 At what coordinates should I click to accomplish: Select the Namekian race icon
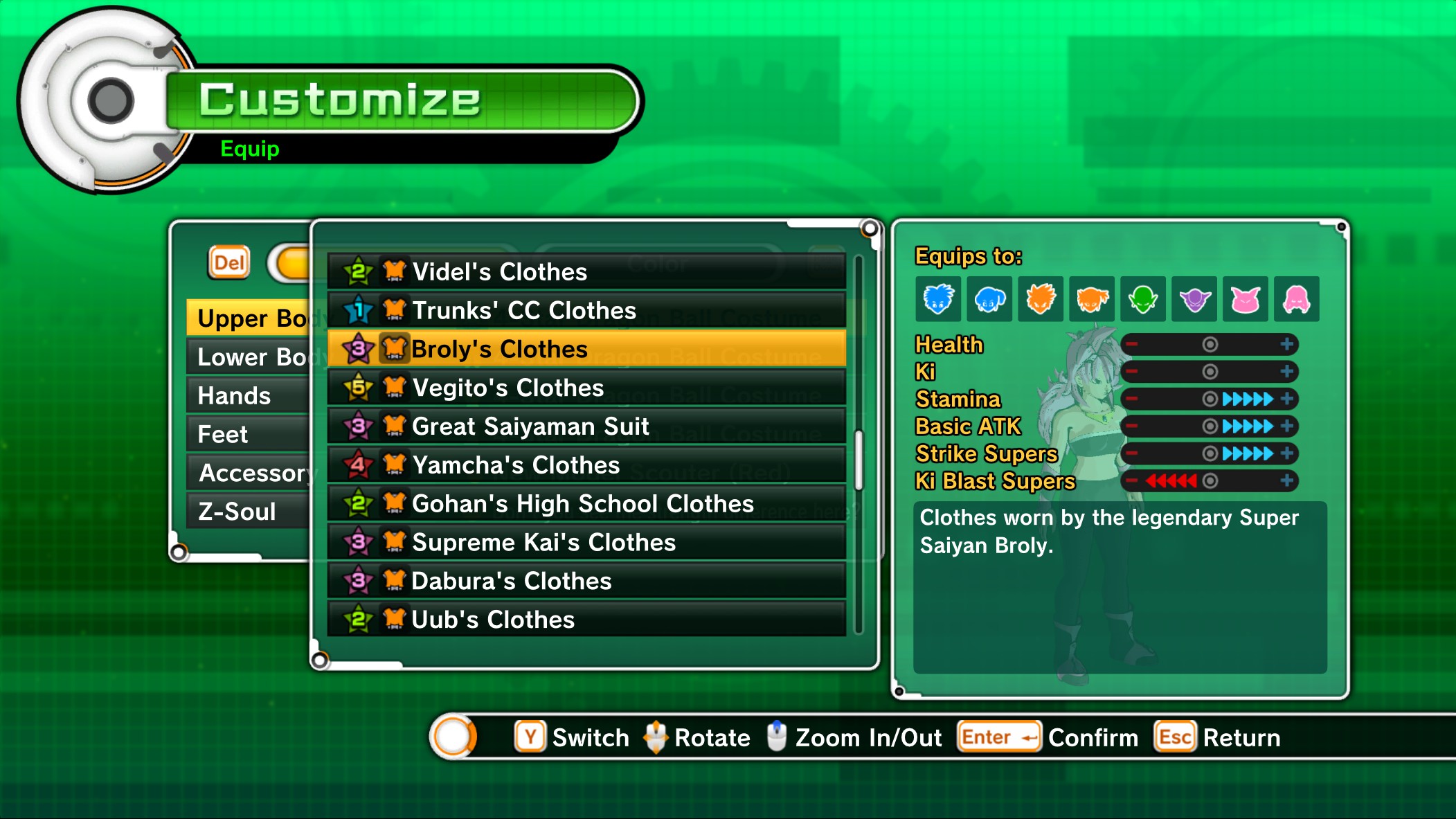[1143, 300]
